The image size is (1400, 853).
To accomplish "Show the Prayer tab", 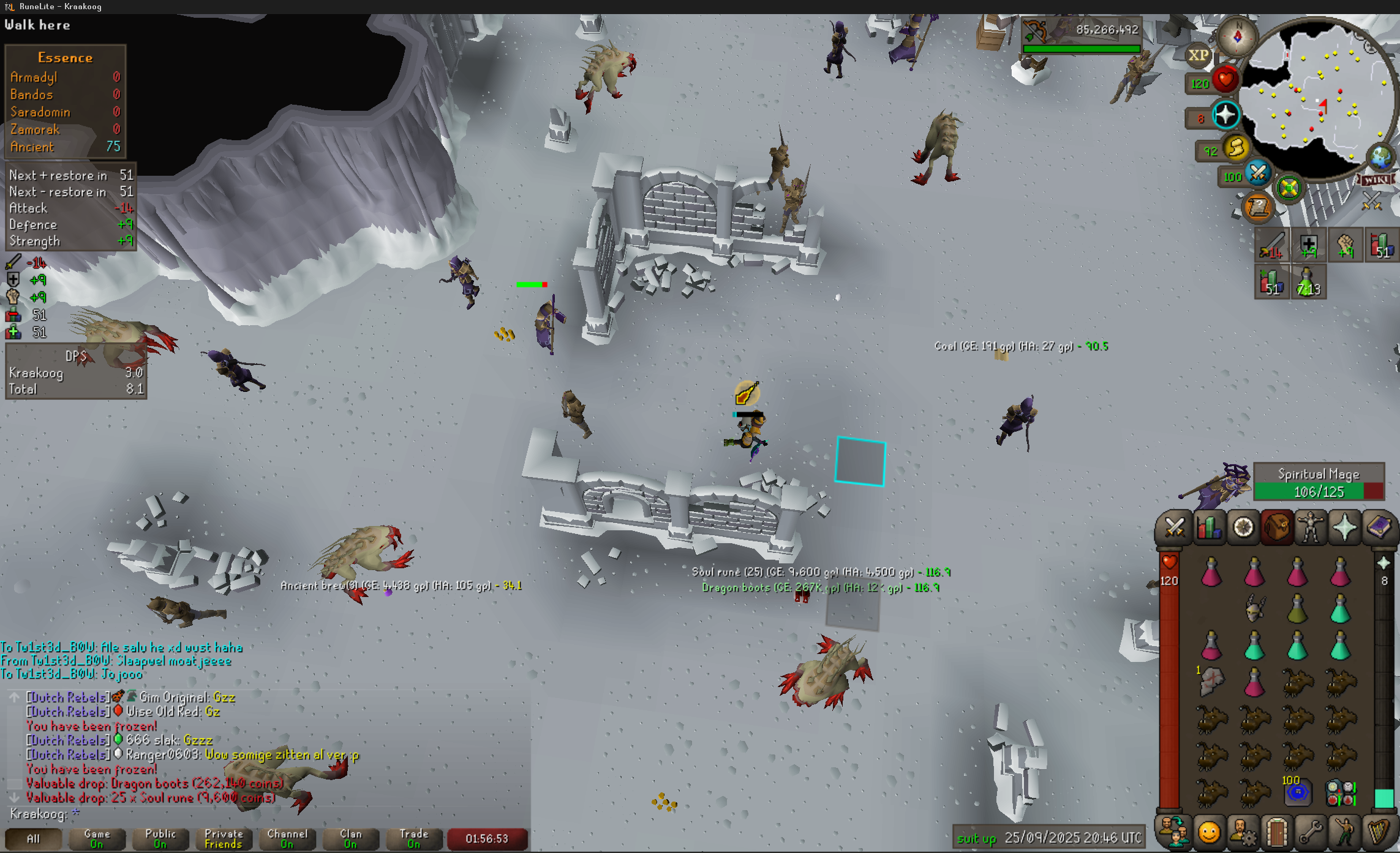I will [x=1345, y=528].
